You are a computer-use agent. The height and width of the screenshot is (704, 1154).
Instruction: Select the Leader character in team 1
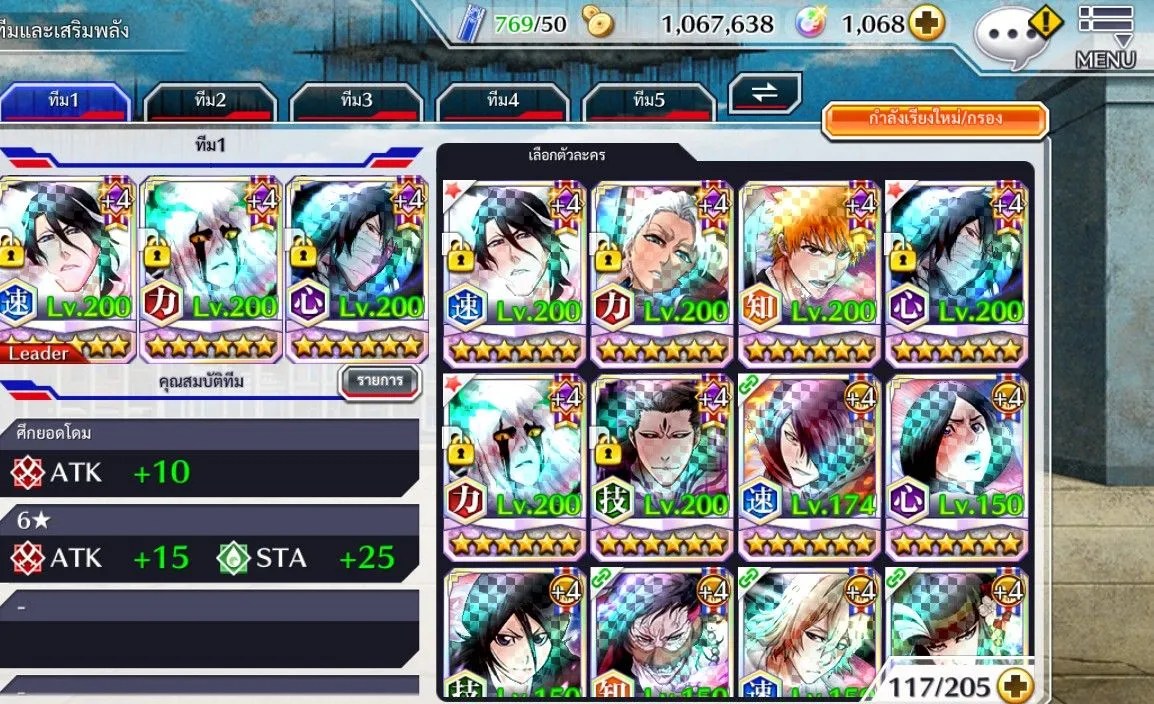(66, 268)
